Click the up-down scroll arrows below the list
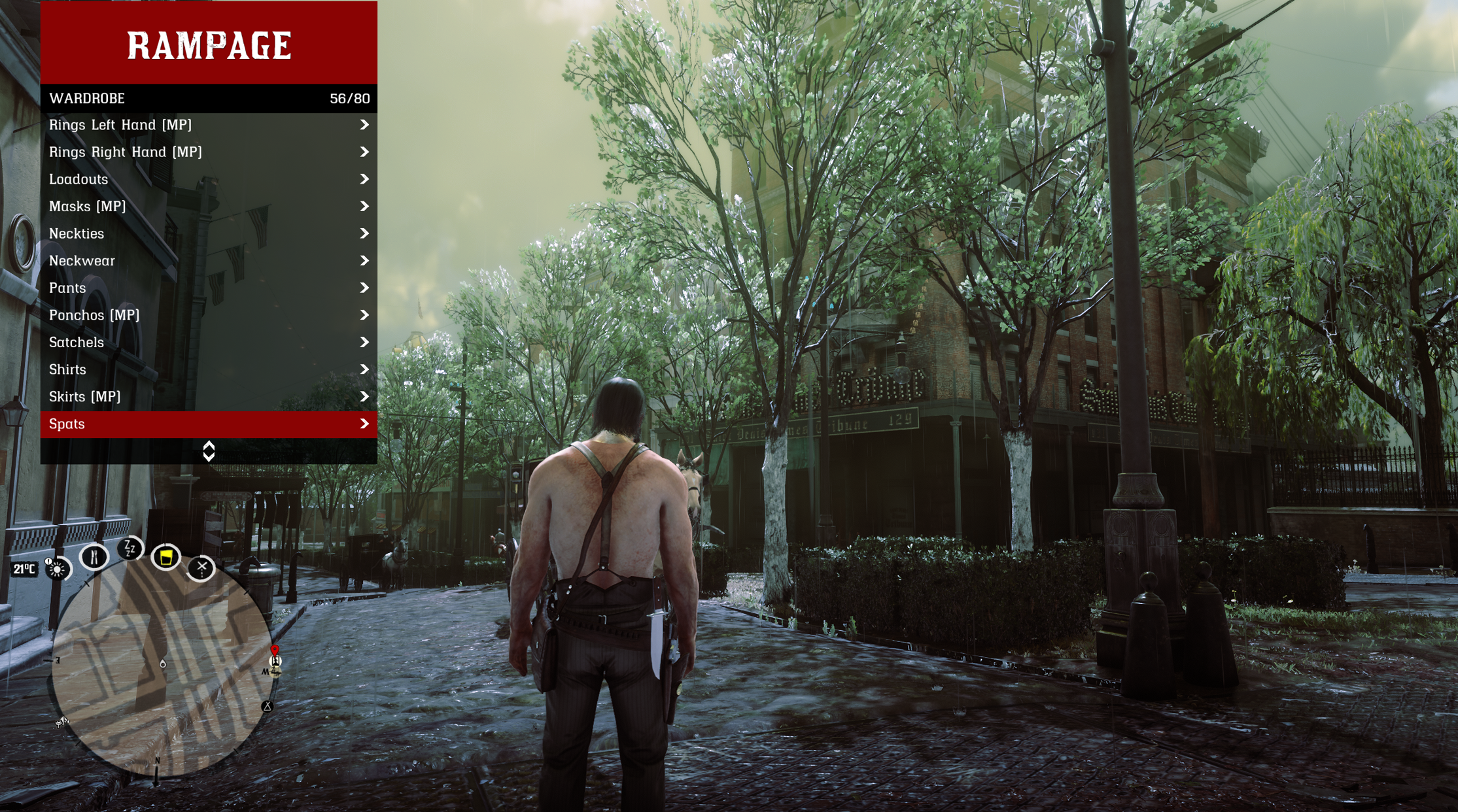The width and height of the screenshot is (1458, 812). (209, 451)
